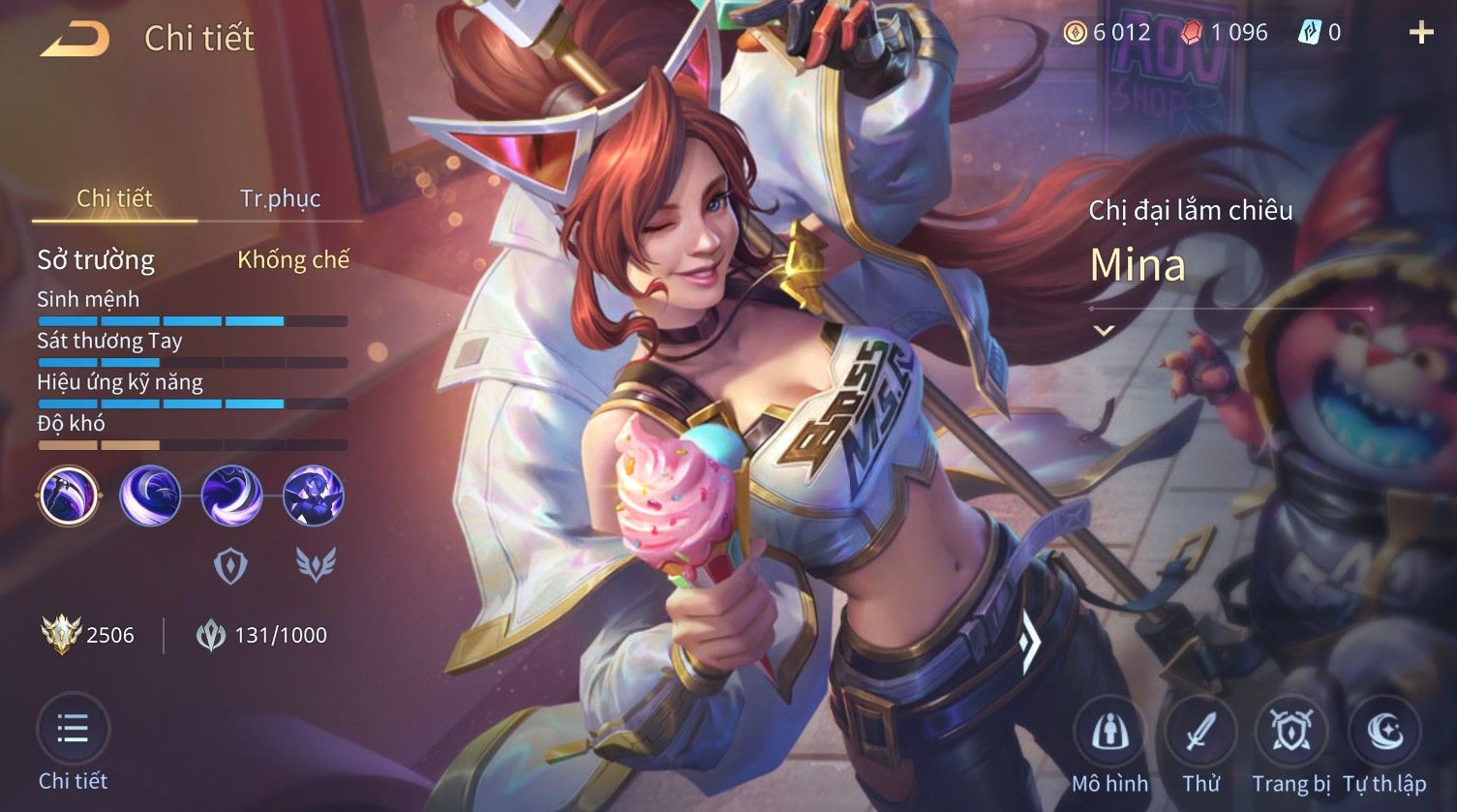The image size is (1457, 812).
Task: Select the Chi tiết tab
Action: point(114,198)
